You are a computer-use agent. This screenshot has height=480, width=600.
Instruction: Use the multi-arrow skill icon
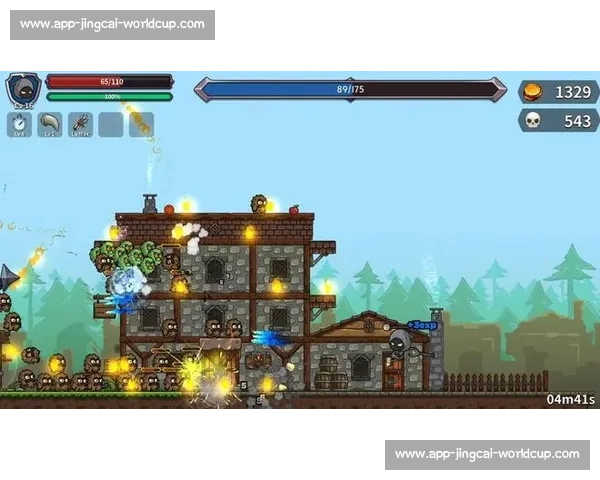tap(80, 124)
